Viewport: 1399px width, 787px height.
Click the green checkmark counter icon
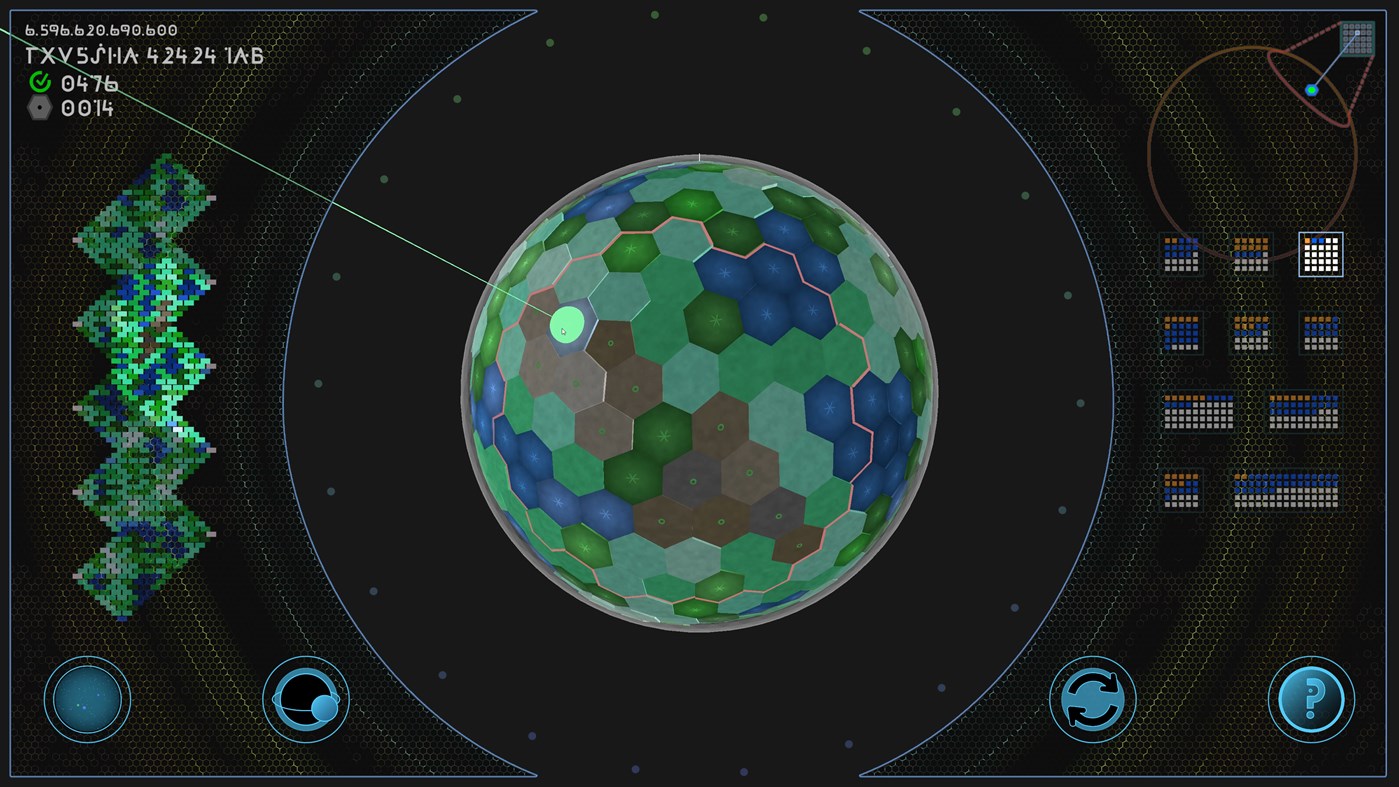pyautogui.click(x=38, y=84)
